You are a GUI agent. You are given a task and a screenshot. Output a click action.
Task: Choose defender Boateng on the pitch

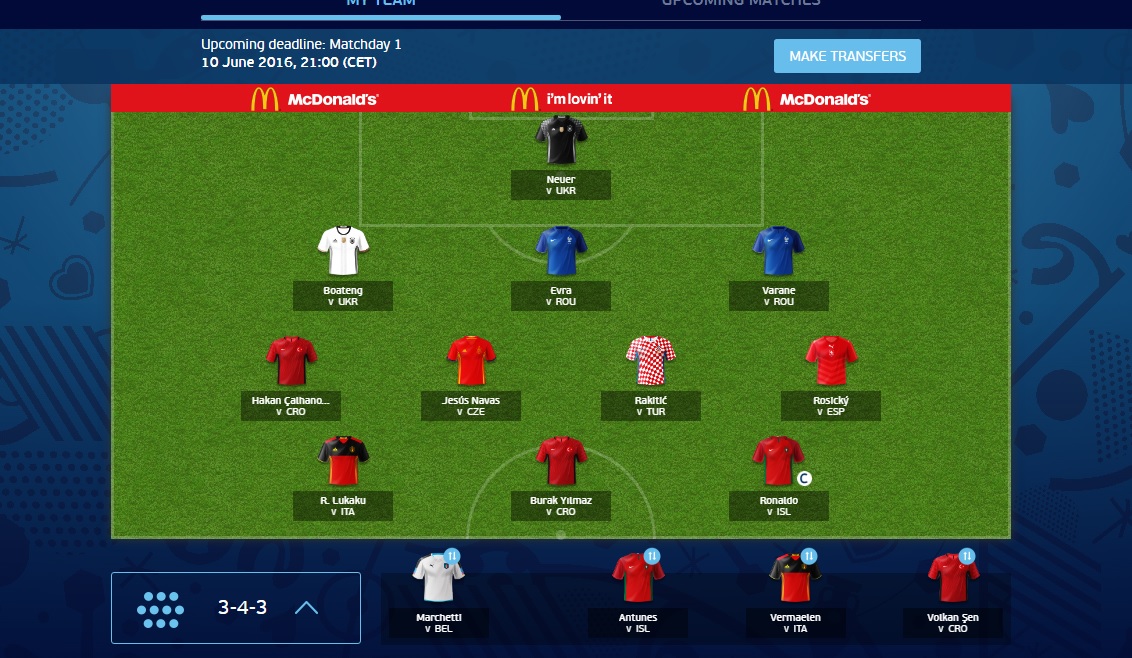[343, 252]
